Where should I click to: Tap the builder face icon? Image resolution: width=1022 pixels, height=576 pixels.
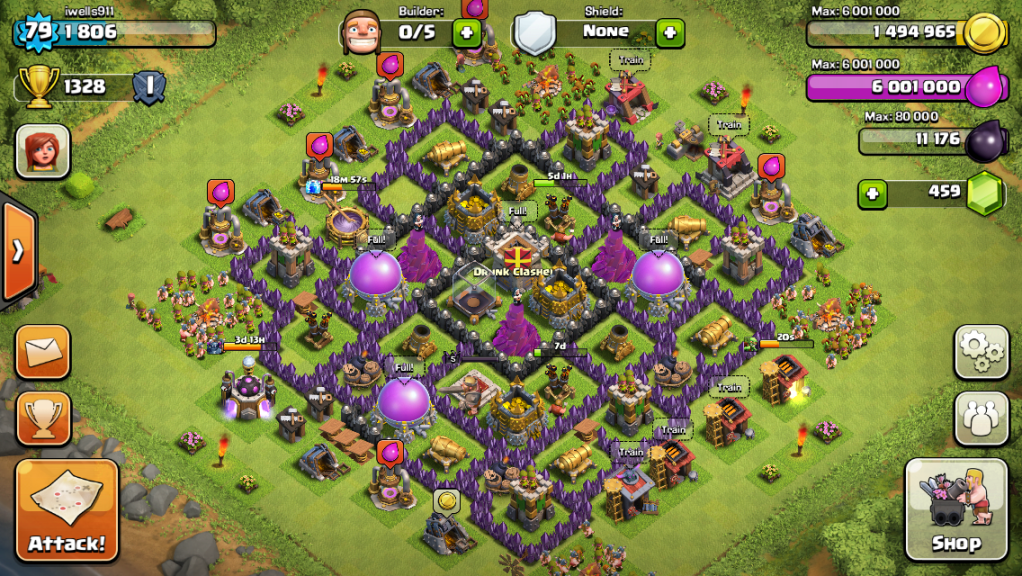pyautogui.click(x=360, y=32)
